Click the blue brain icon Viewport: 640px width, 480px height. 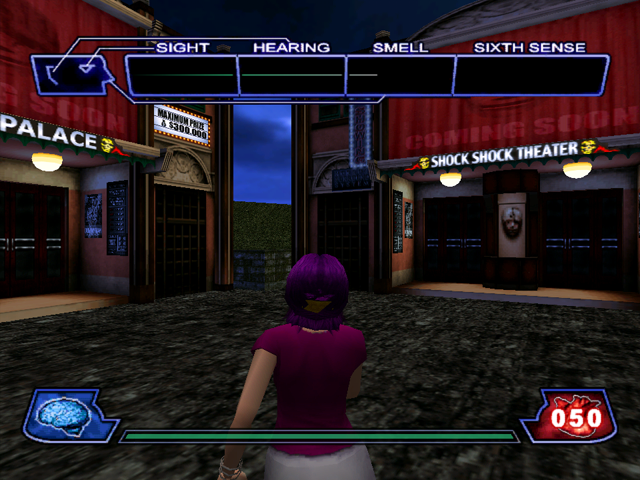pyautogui.click(x=65, y=413)
